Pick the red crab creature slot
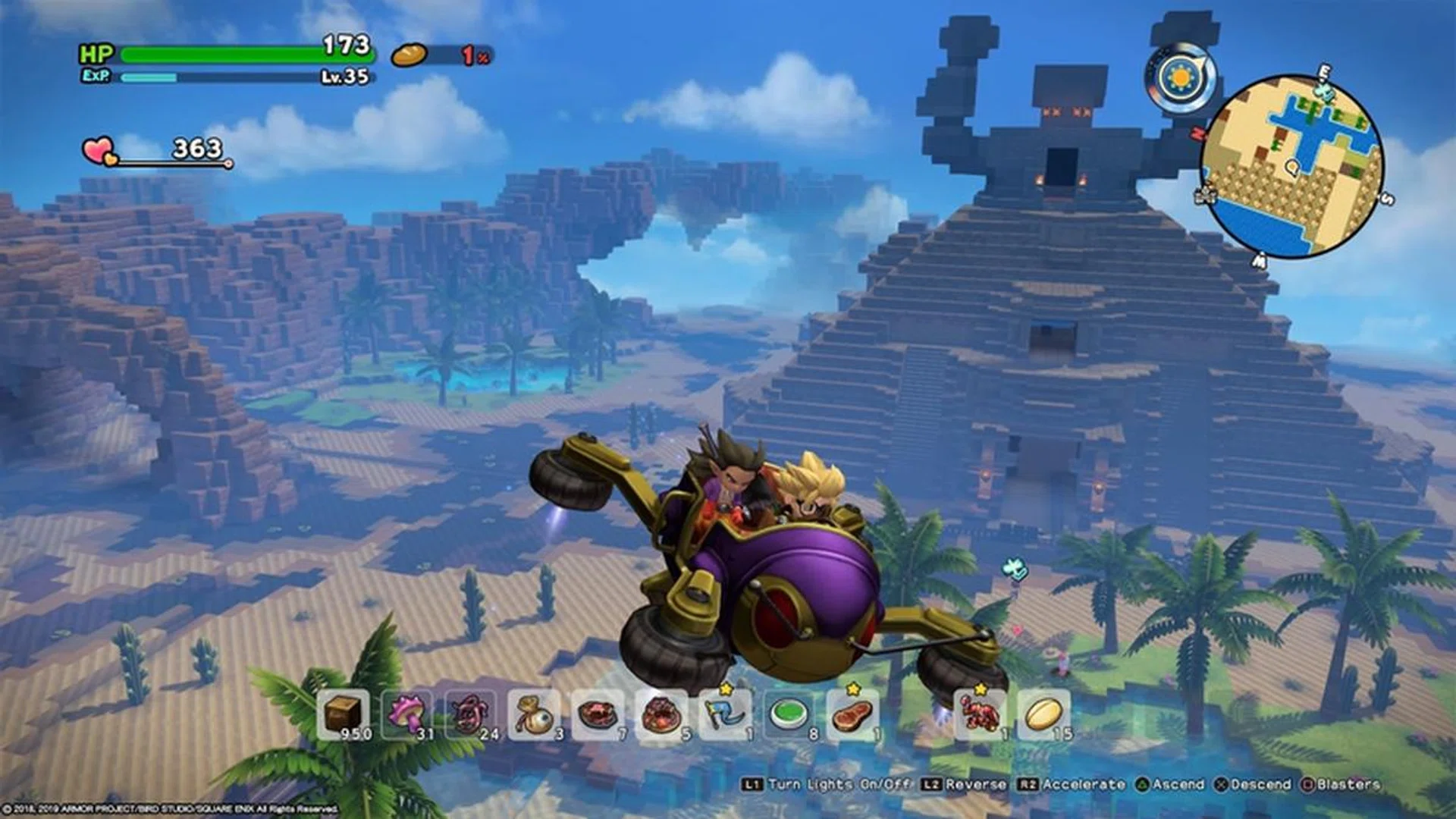 click(980, 714)
